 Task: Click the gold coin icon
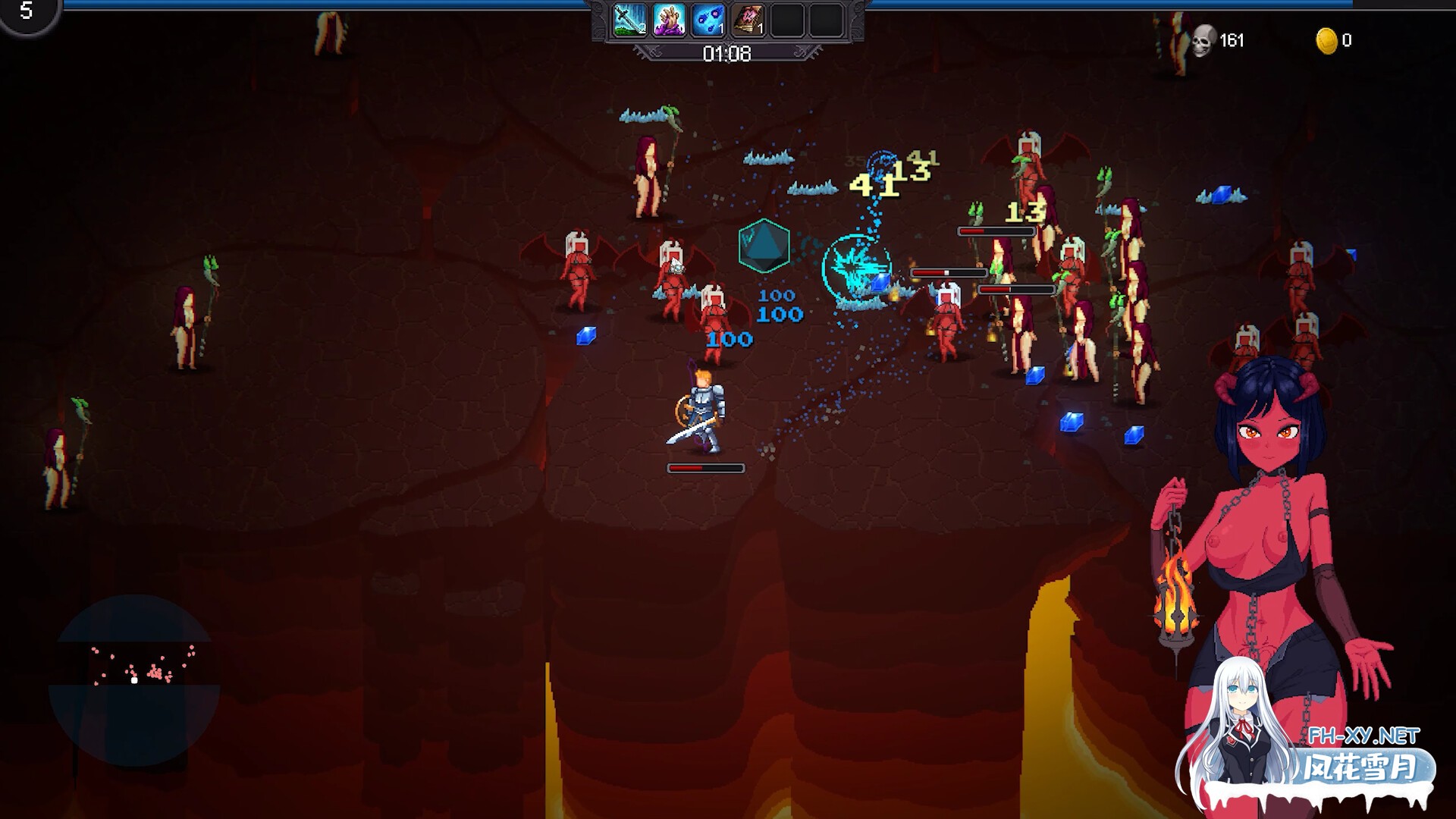coord(1326,40)
